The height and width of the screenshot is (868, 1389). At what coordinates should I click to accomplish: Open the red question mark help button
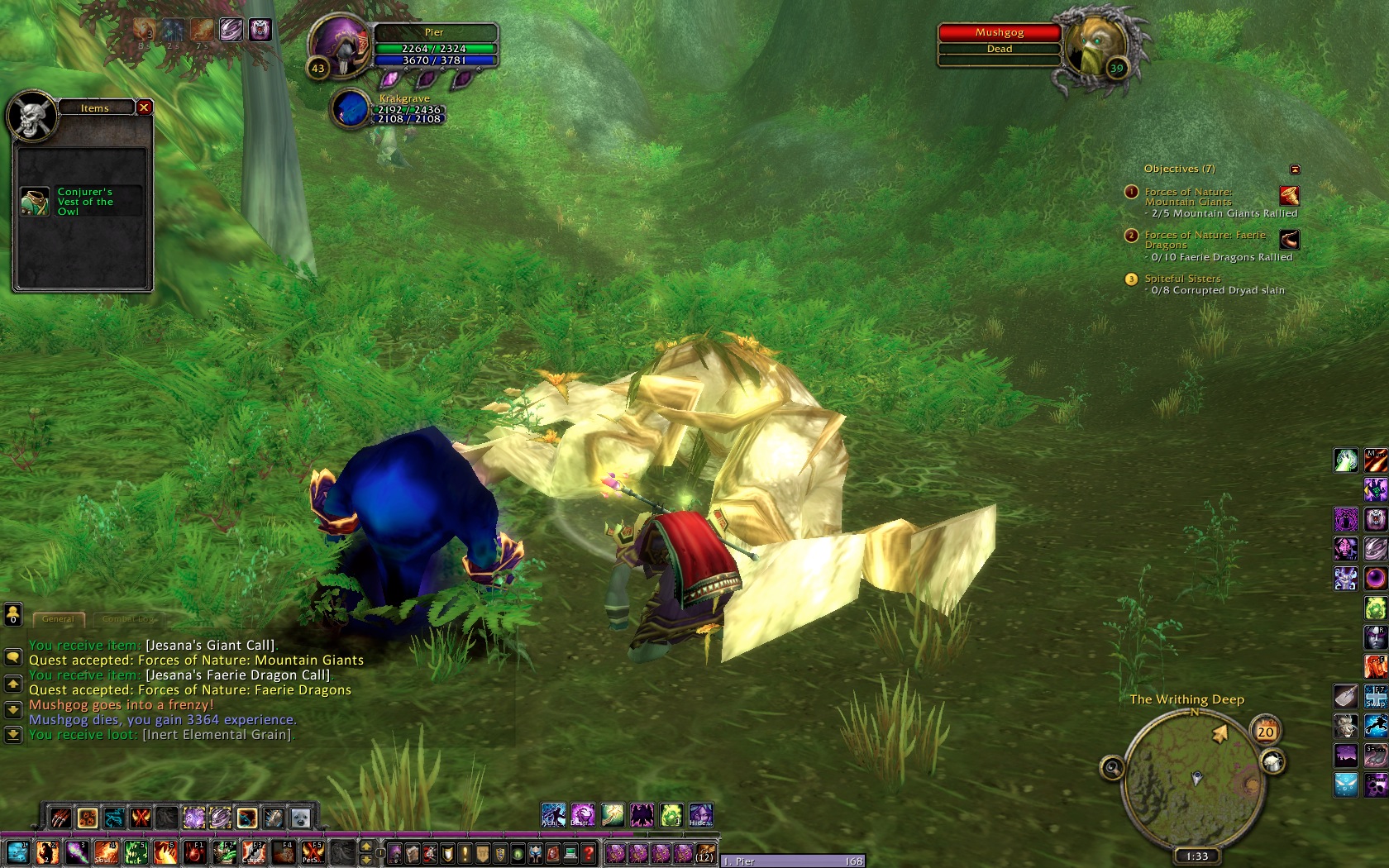pyautogui.click(x=589, y=853)
